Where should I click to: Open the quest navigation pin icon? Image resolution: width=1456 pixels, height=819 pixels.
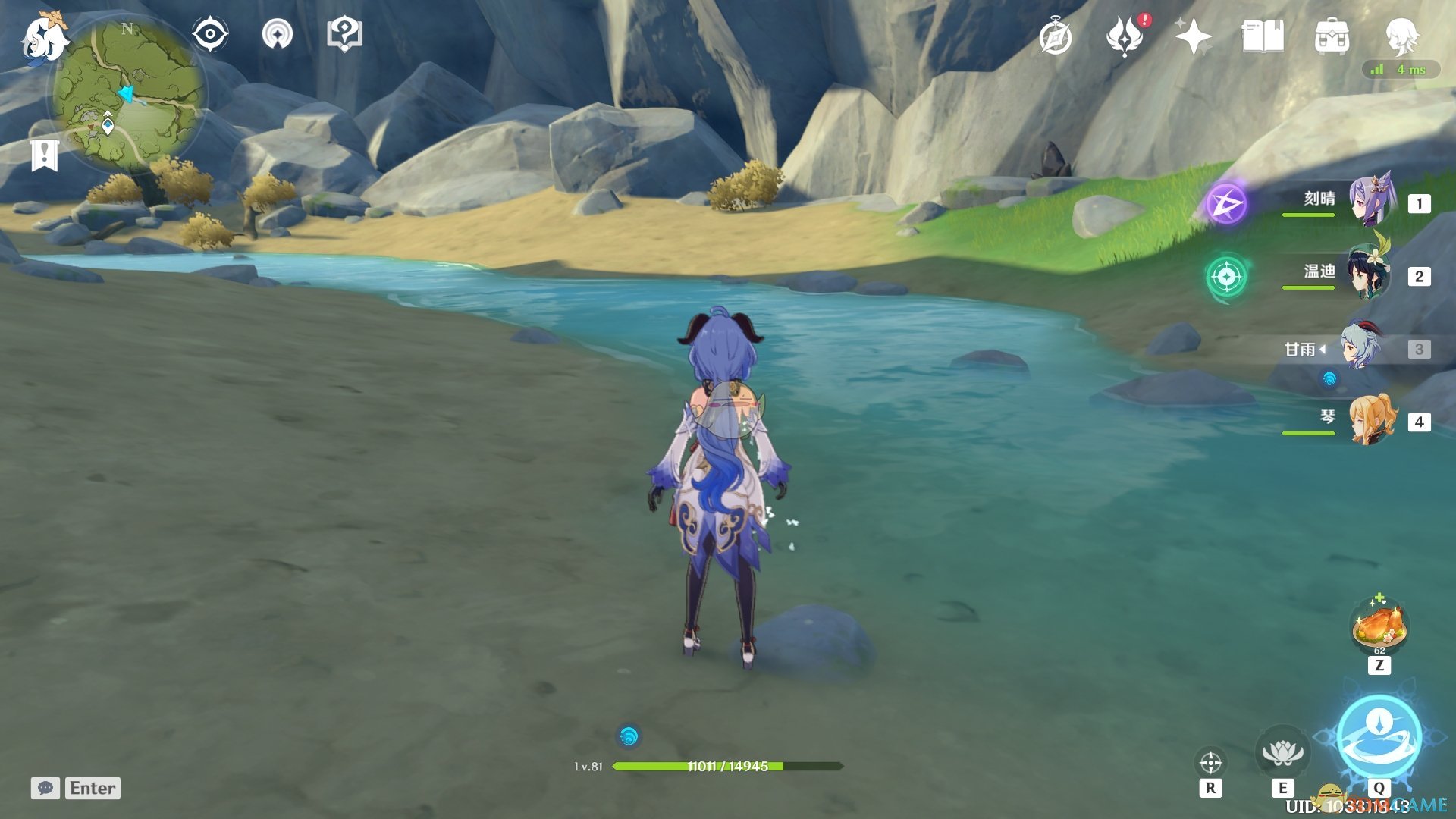click(278, 34)
